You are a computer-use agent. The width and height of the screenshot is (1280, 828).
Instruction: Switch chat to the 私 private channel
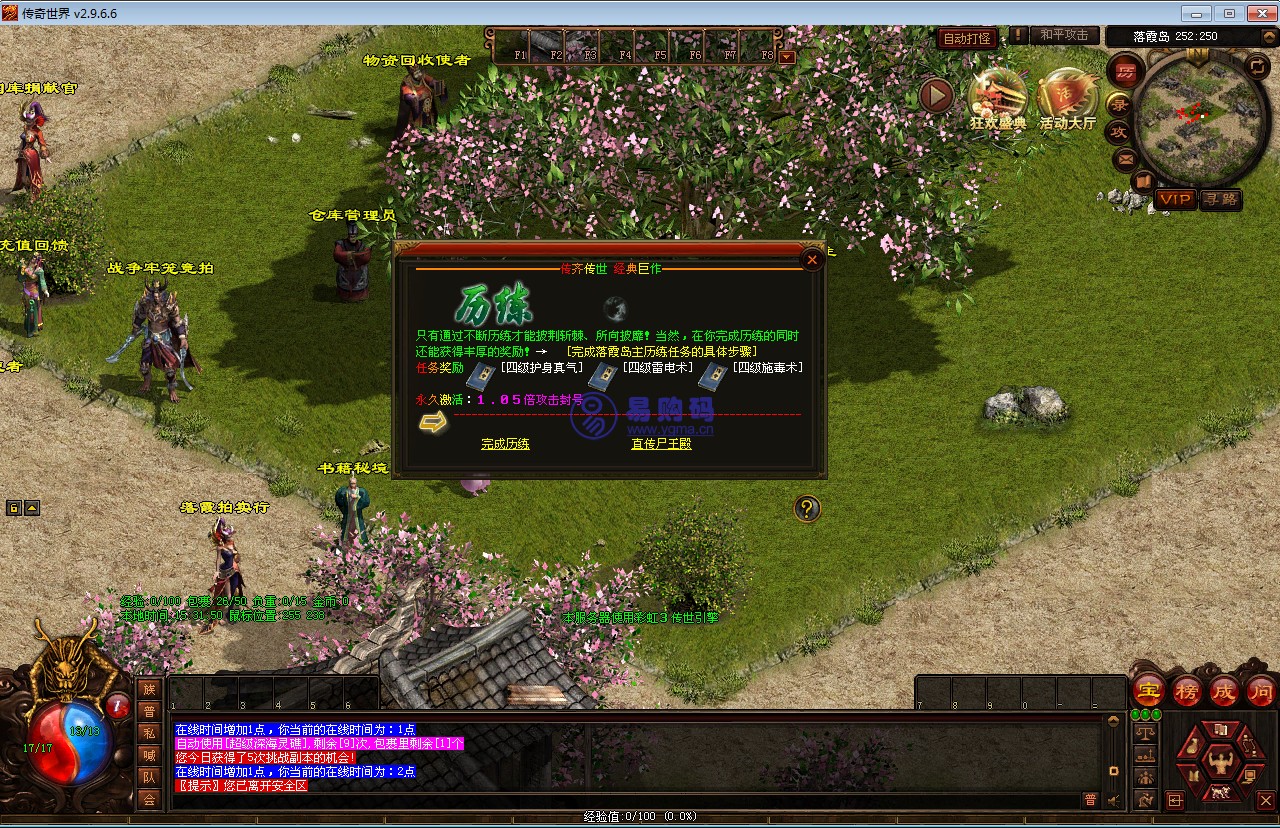pos(149,733)
